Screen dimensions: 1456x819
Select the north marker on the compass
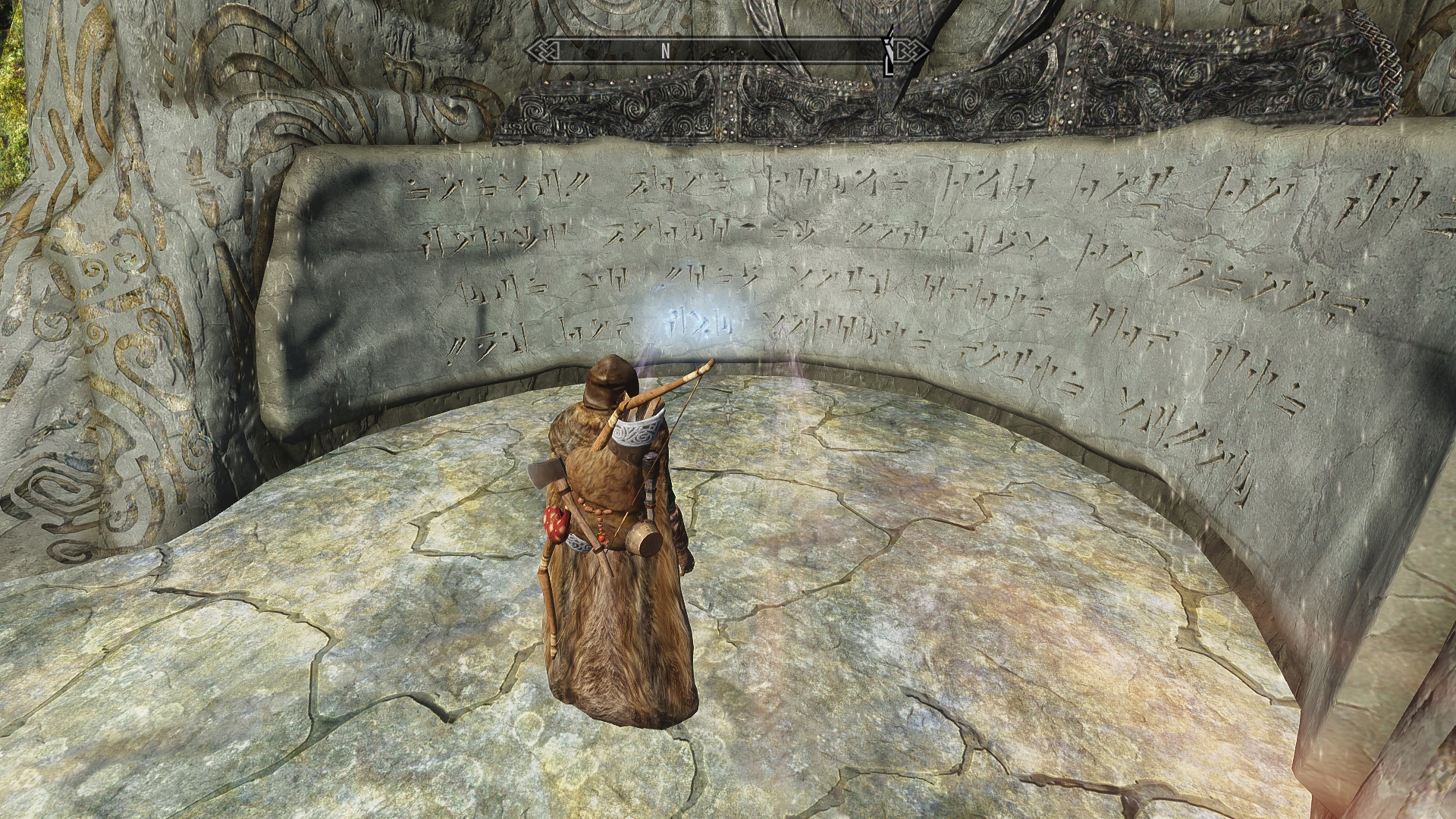[x=665, y=51]
